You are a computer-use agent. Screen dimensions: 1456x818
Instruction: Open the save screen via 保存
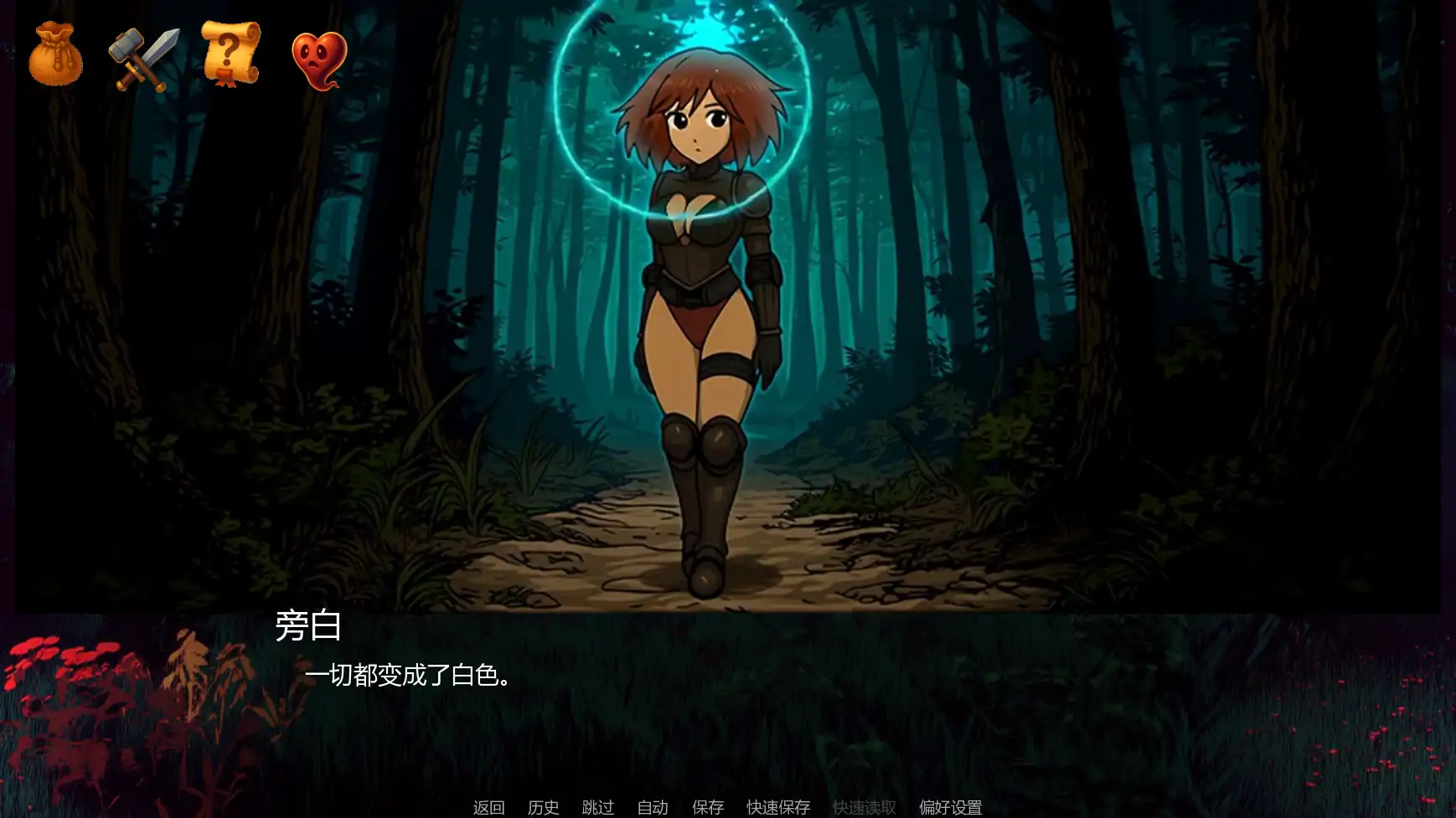click(708, 806)
